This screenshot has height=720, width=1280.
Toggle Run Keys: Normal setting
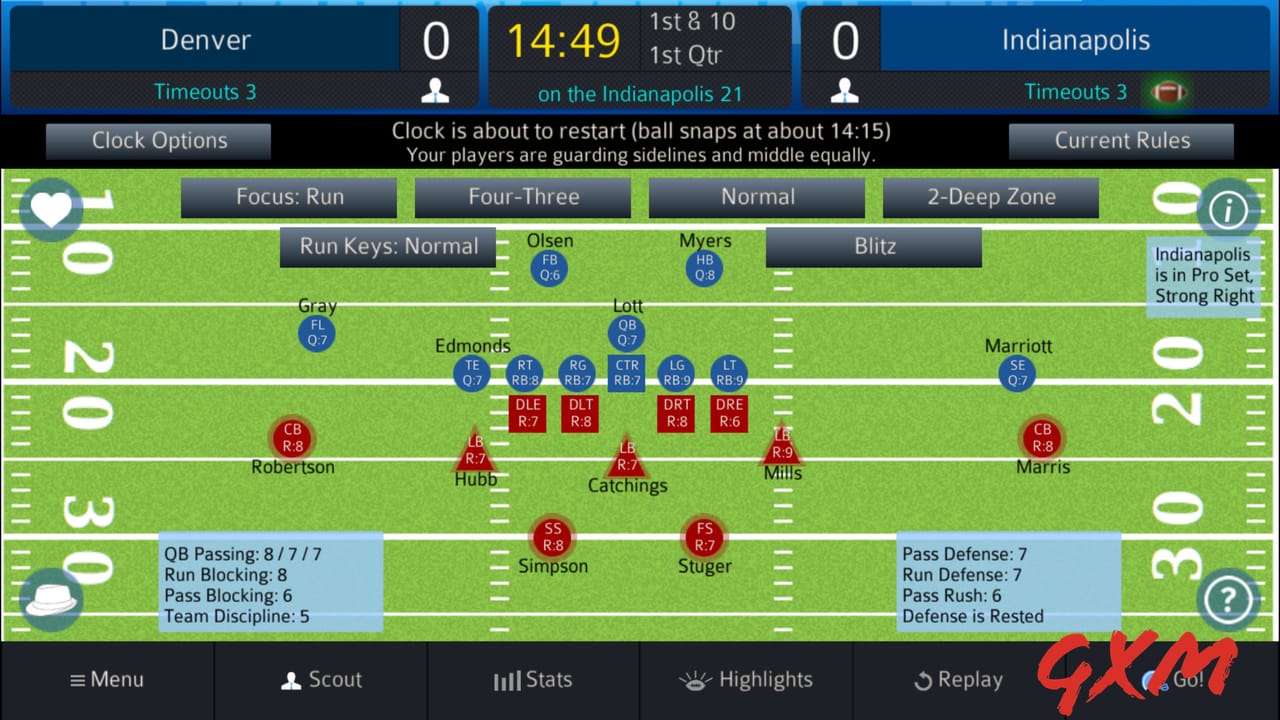tap(388, 247)
